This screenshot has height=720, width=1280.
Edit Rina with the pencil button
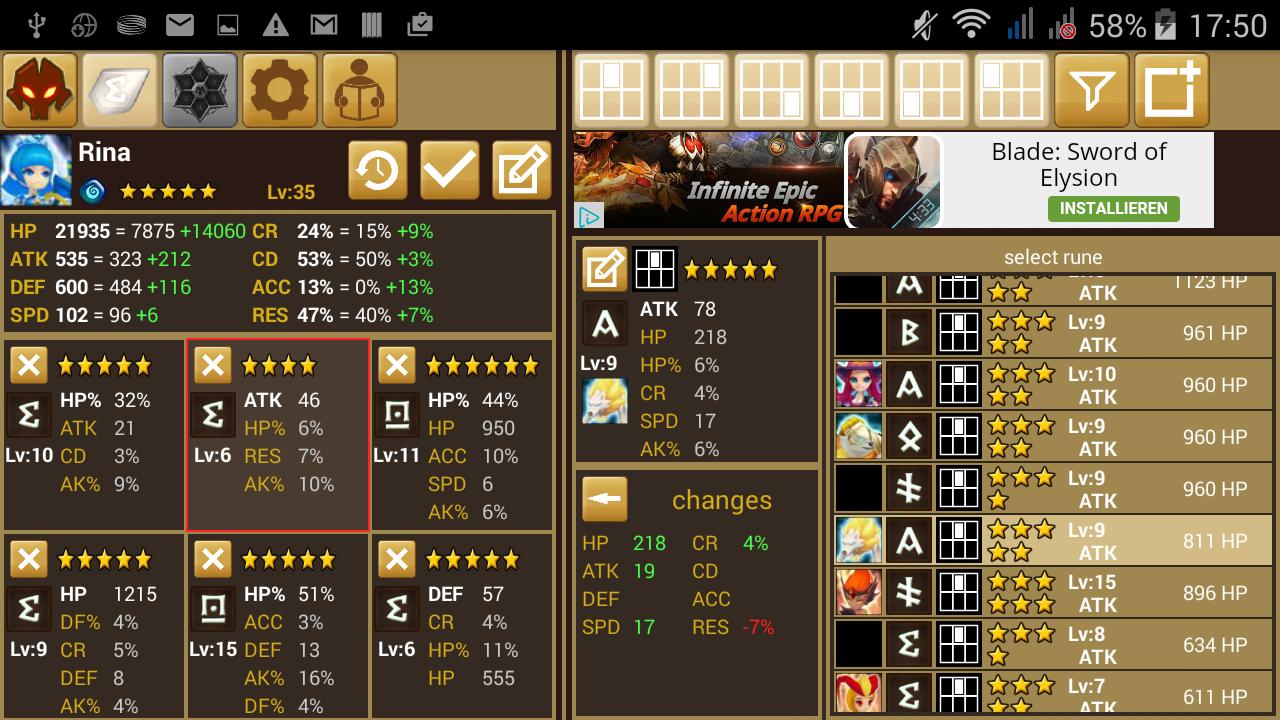[x=521, y=171]
